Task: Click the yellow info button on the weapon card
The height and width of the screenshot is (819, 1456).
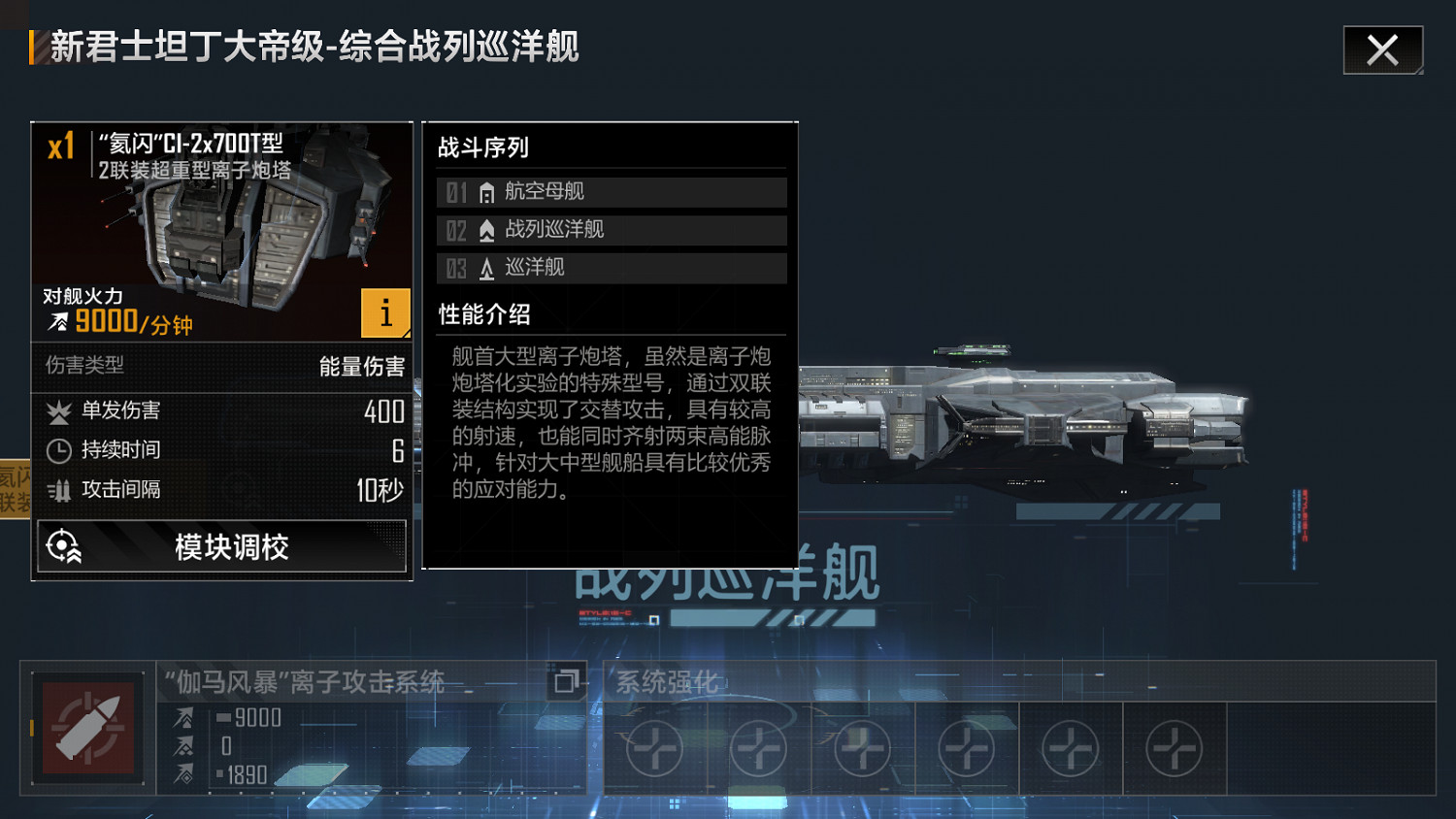Action: pos(385,312)
